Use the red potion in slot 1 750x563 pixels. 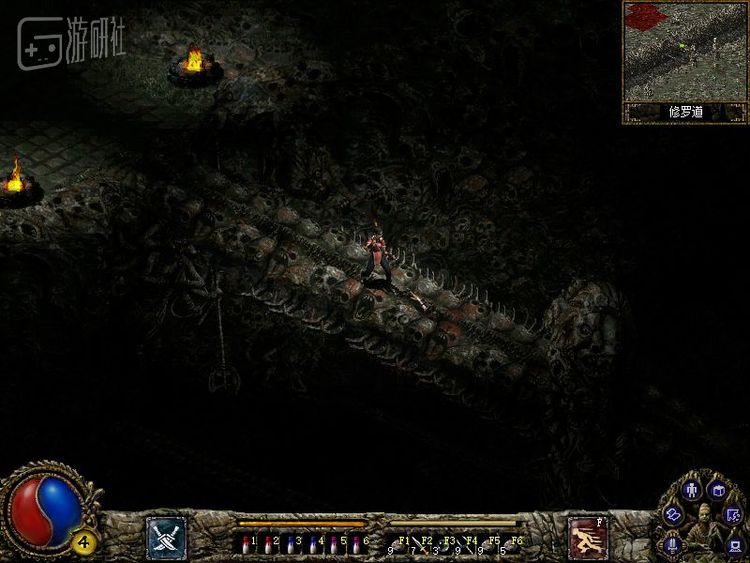(247, 545)
